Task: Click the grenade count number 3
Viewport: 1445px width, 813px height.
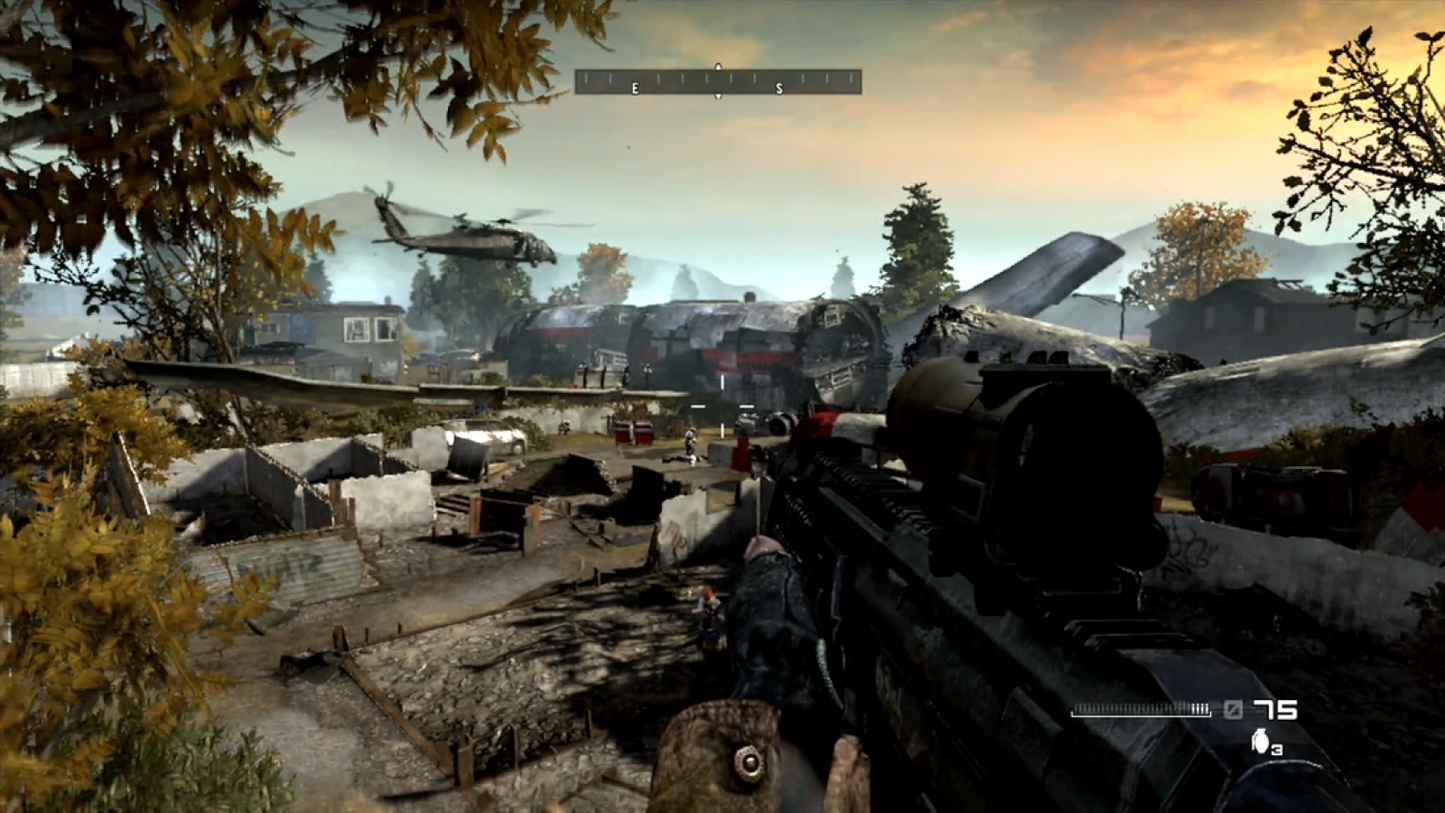Action: (x=1278, y=749)
